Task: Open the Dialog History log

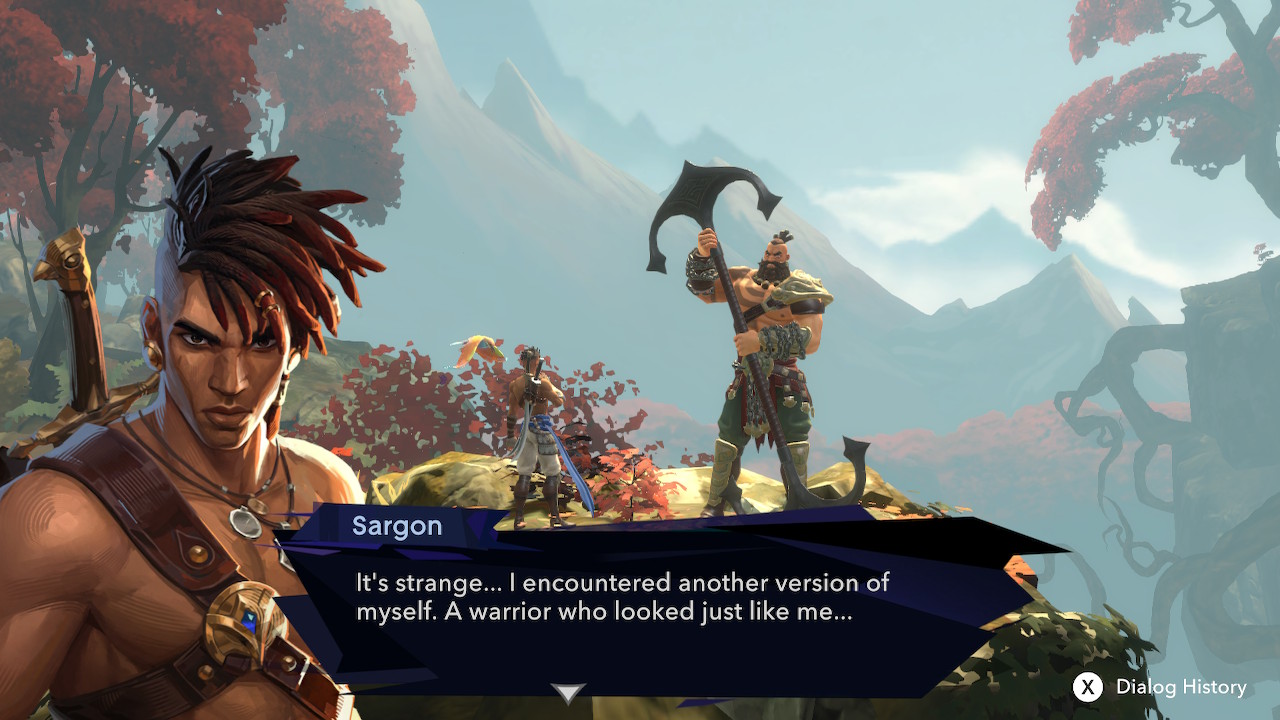Action: [x=1160, y=687]
